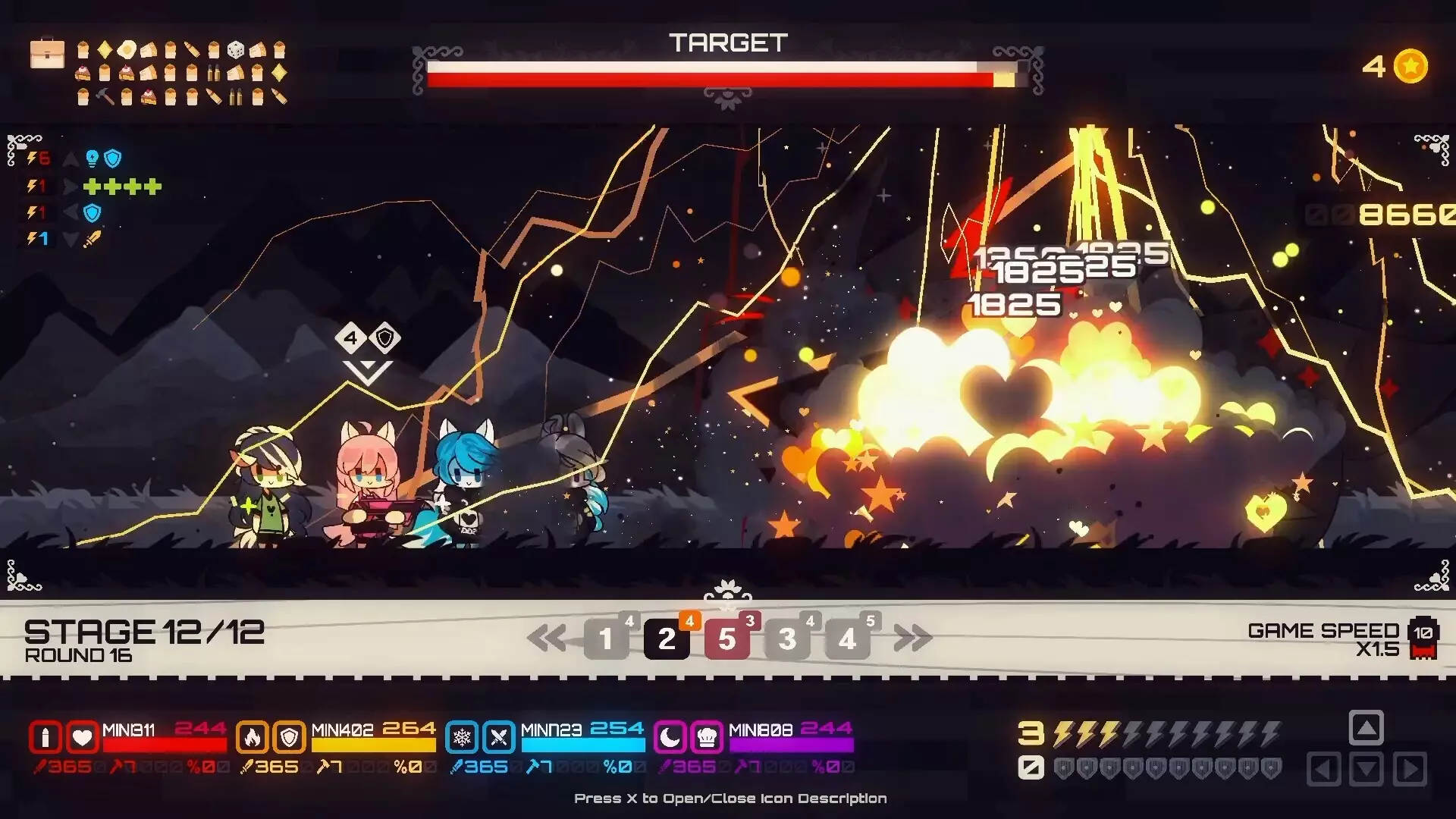The width and height of the screenshot is (1456, 819).
Task: Select the cake slice with a cherry
Action: tap(83, 72)
